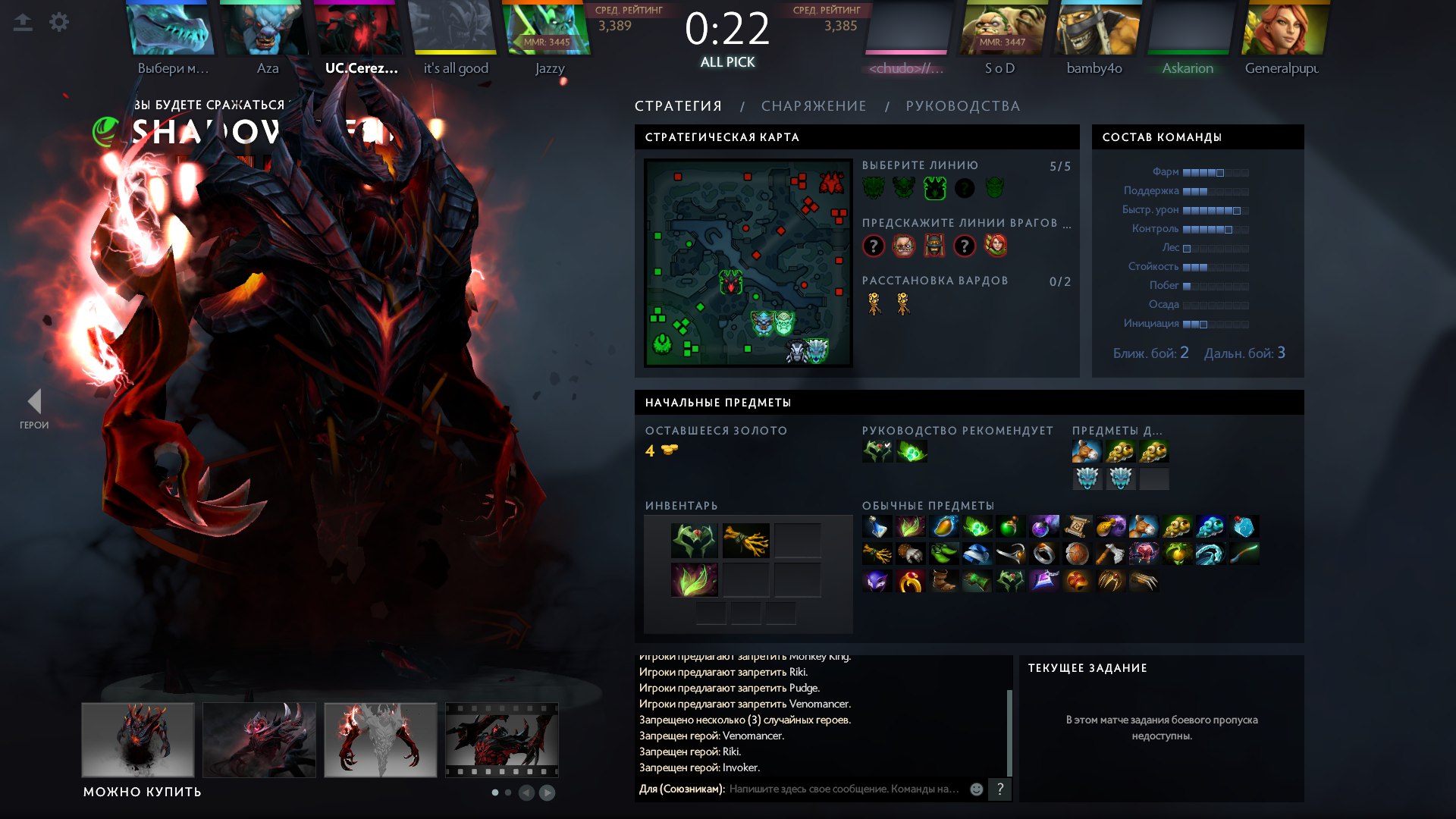This screenshot has width=1456, height=819.
Task: Click the ГЕРОИ back arrow on the left
Action: coord(35,400)
